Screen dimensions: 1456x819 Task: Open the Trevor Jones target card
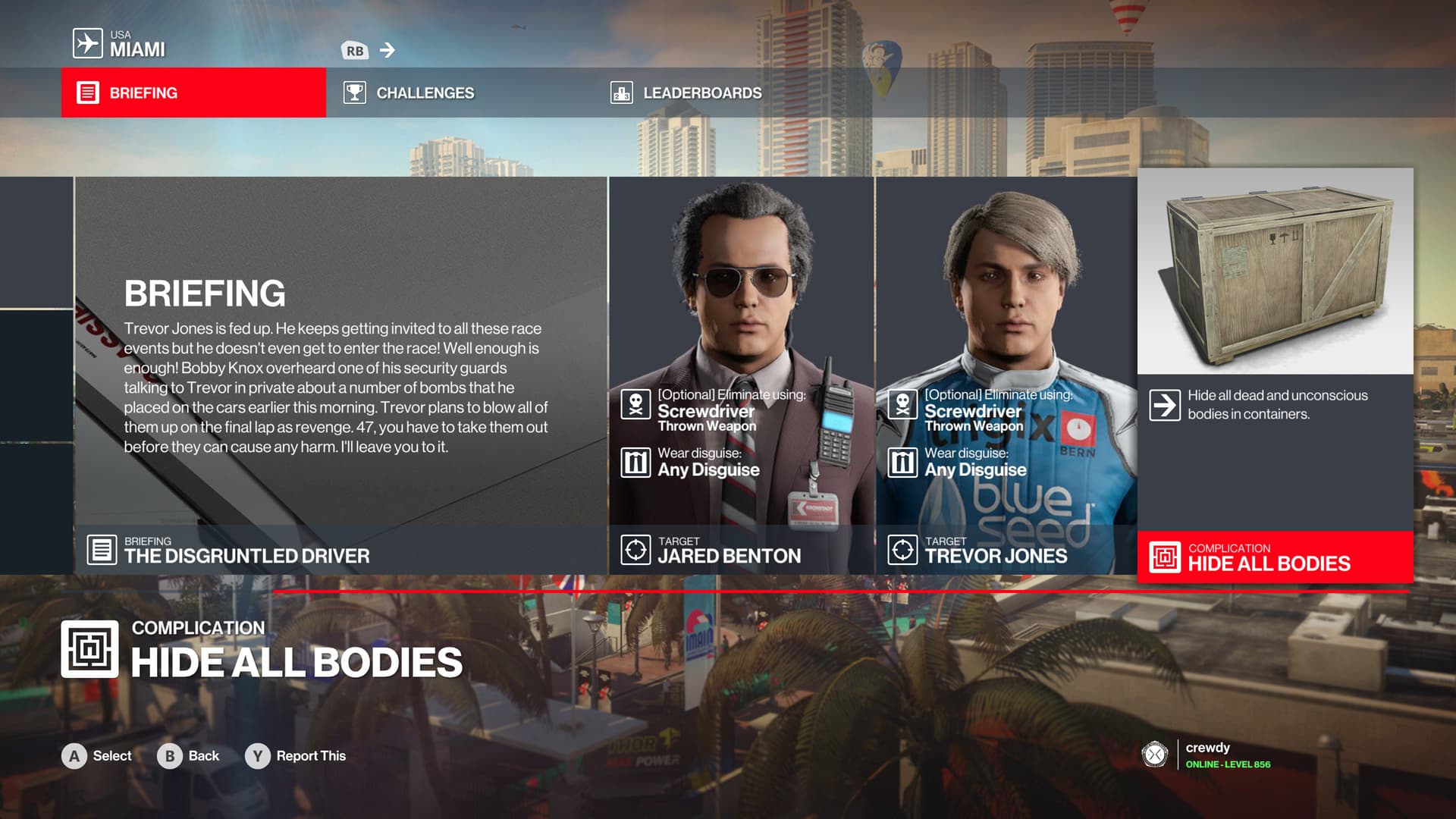pos(1006,375)
